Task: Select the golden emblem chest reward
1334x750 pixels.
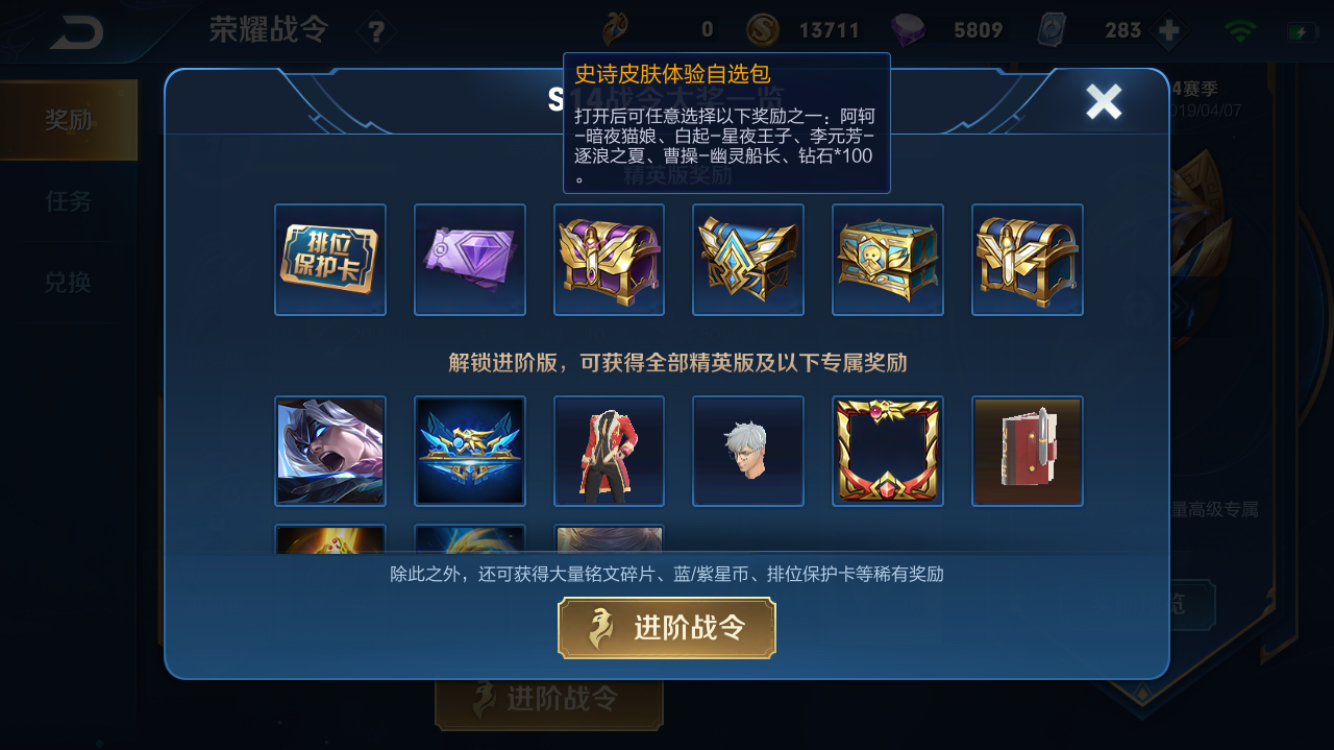Action: 748,259
